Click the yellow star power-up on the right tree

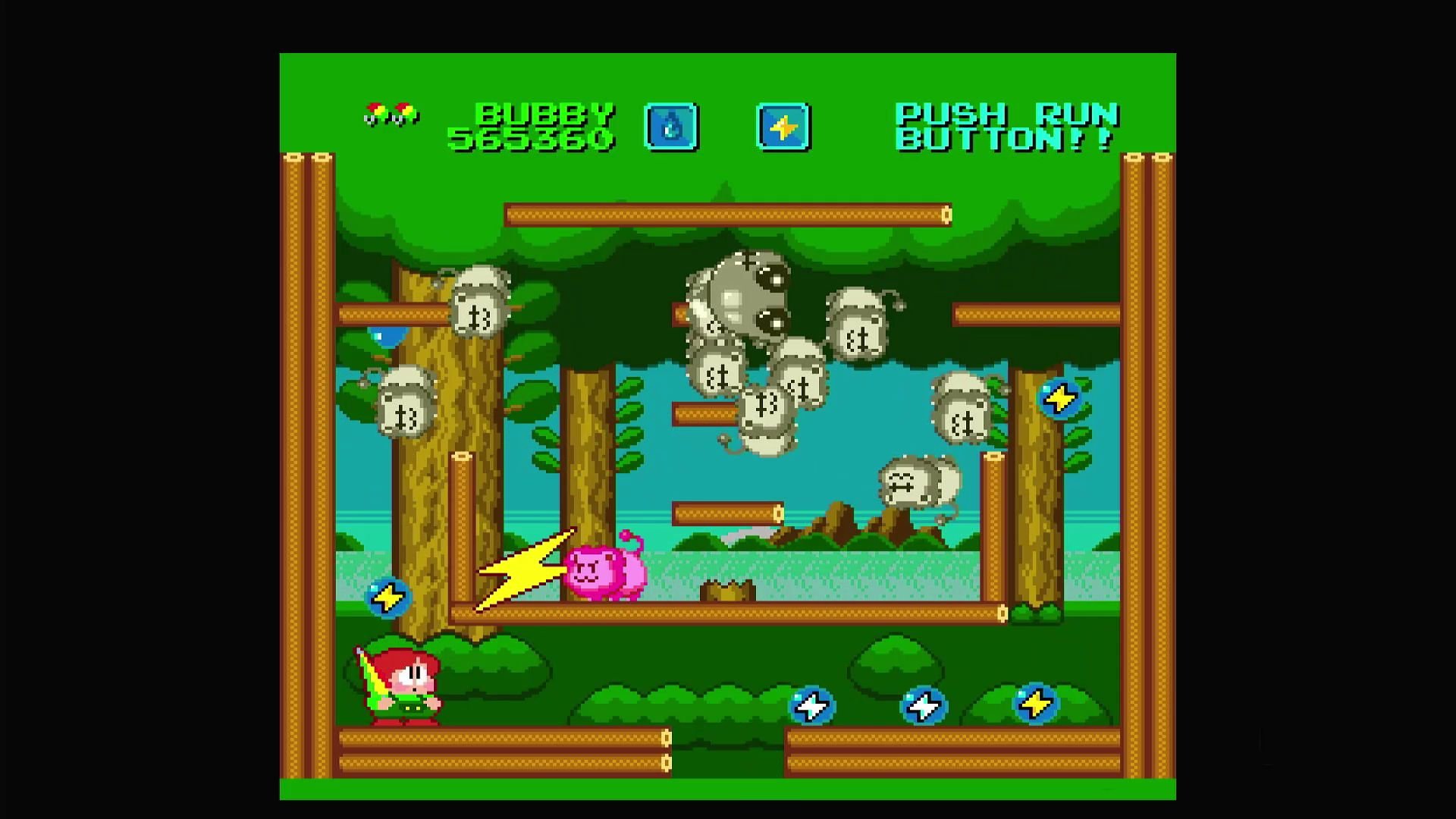click(x=1059, y=396)
